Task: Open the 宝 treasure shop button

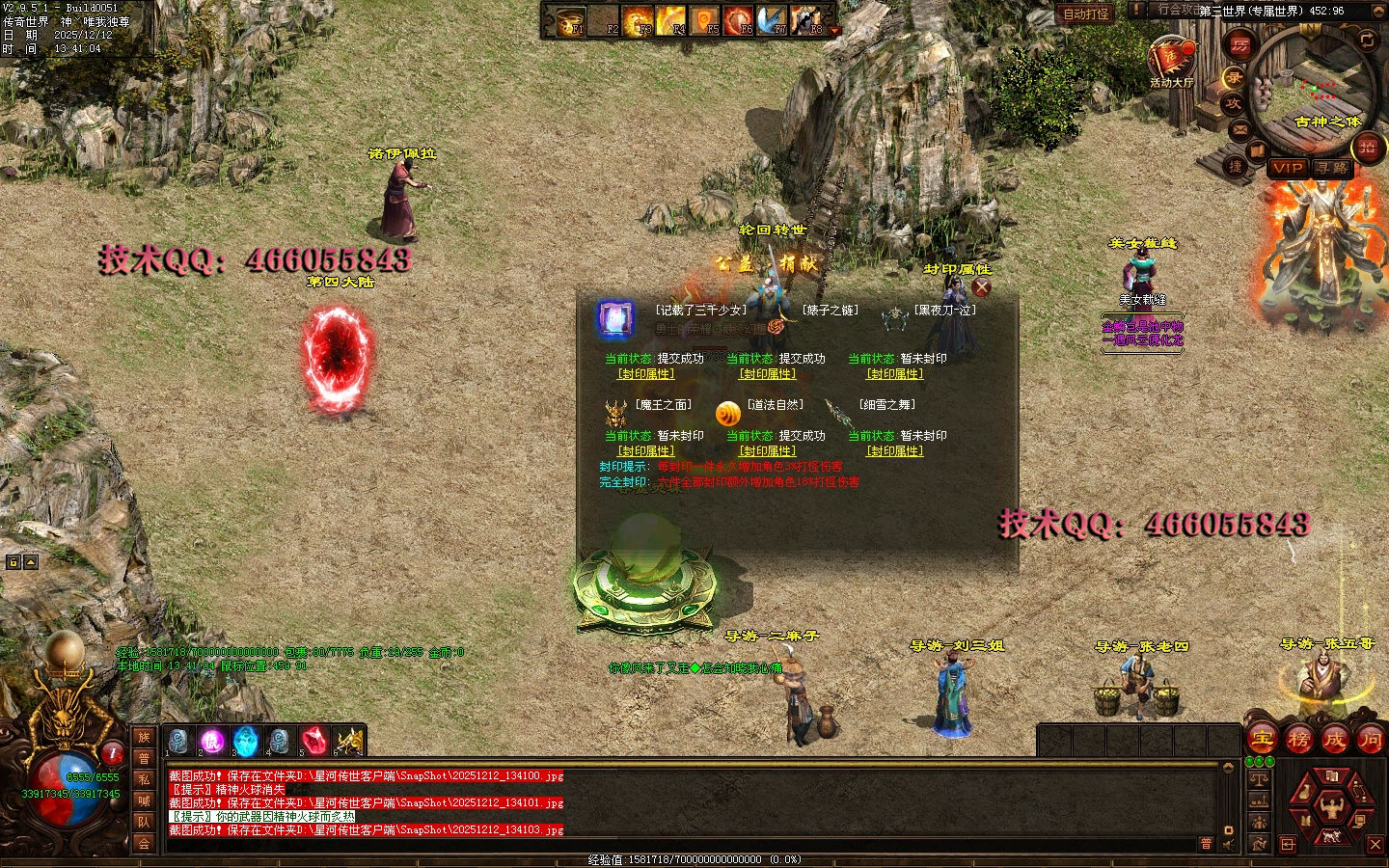Action: (x=1262, y=740)
